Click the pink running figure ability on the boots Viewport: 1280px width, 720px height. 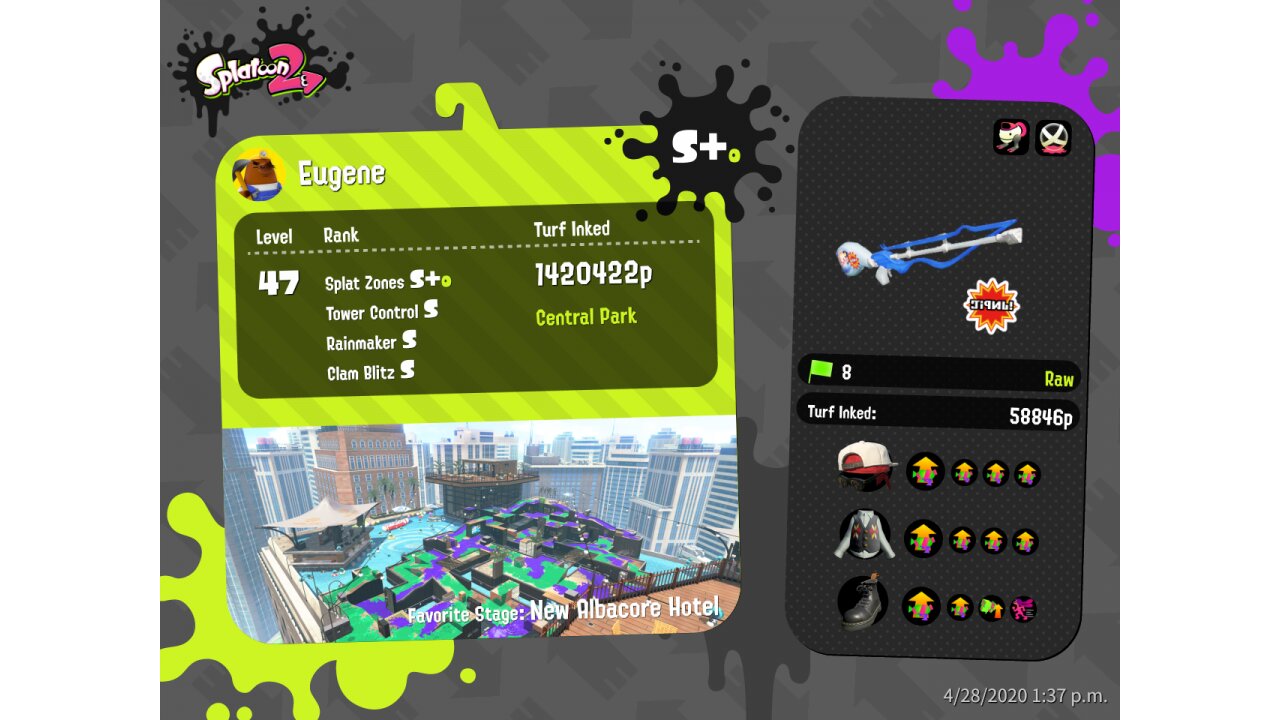1022,608
